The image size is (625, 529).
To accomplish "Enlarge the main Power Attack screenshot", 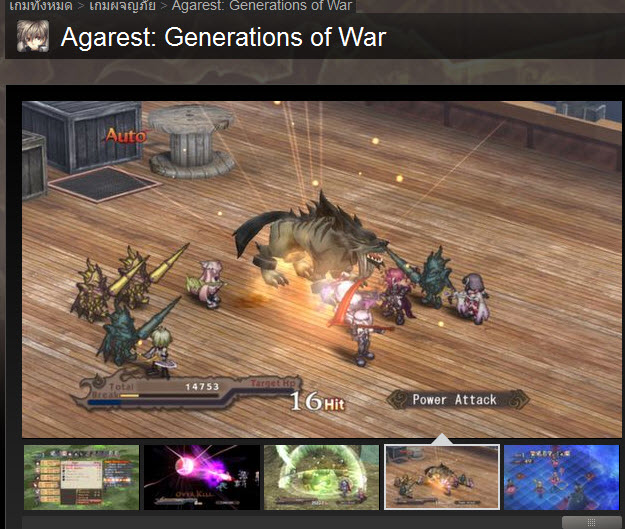I will 321,268.
